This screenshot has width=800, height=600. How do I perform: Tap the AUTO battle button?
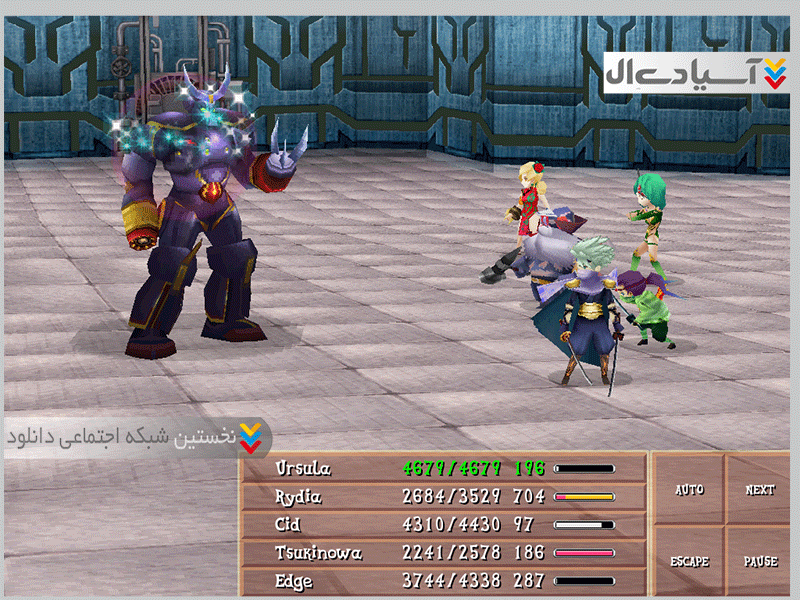coord(689,490)
